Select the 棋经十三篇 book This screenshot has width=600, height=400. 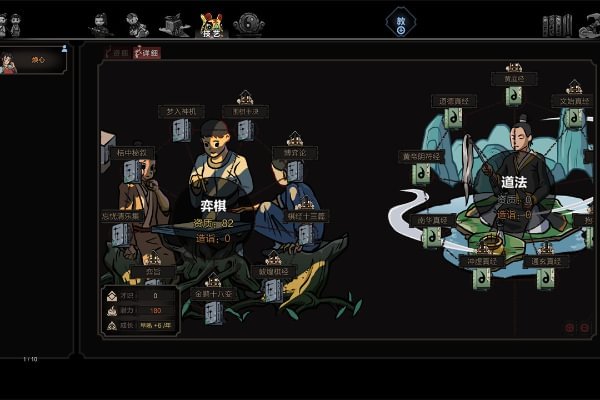308,234
